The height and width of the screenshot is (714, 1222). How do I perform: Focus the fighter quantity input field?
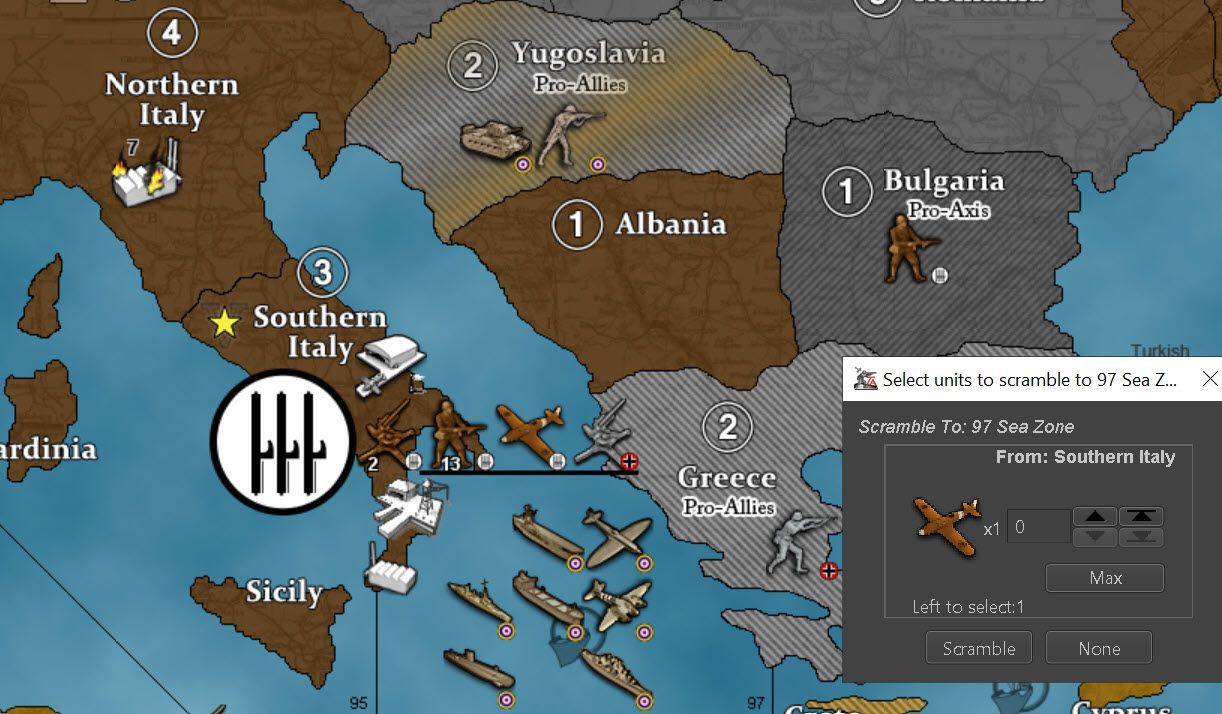[x=1038, y=527]
